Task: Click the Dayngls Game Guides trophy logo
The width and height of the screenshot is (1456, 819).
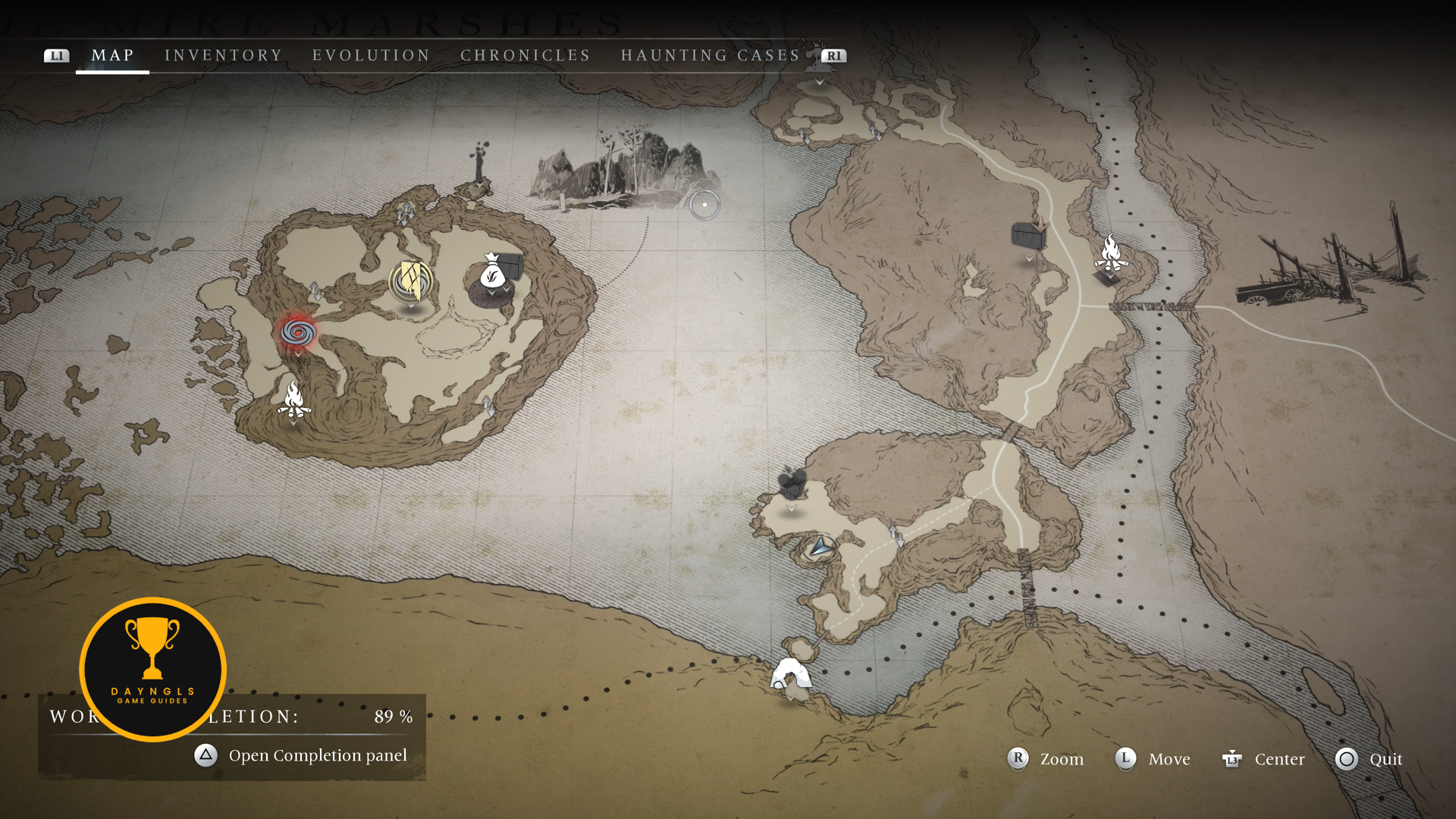Action: coord(152,669)
